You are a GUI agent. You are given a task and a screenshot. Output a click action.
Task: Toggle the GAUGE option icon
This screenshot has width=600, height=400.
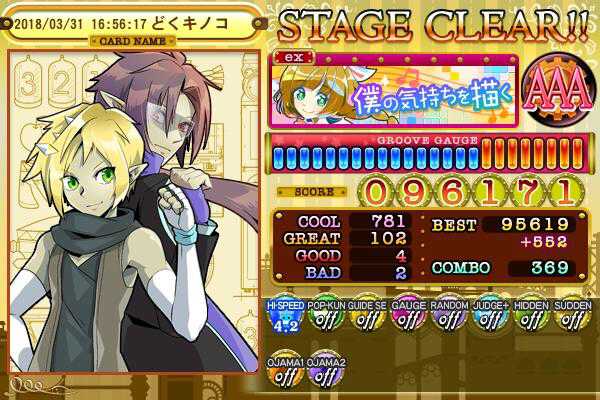pyautogui.click(x=407, y=317)
